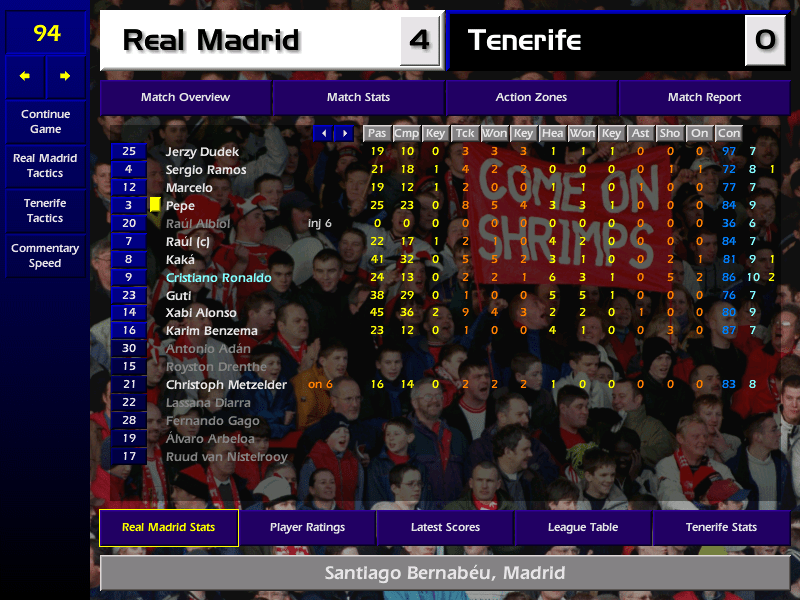Change Commentary Speed
This screenshot has width=800, height=600.
click(x=45, y=256)
